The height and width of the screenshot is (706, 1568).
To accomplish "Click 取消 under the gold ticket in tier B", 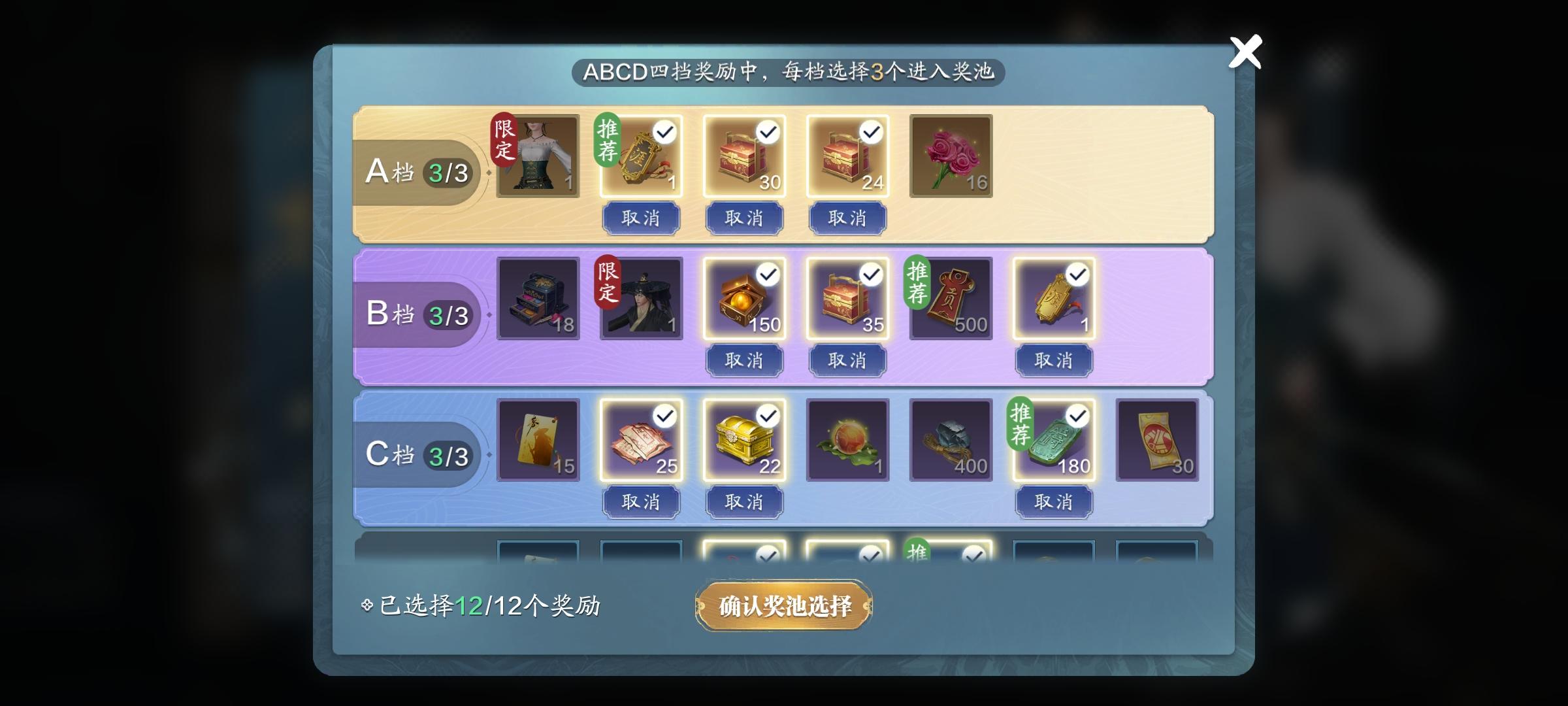I will [x=1054, y=360].
